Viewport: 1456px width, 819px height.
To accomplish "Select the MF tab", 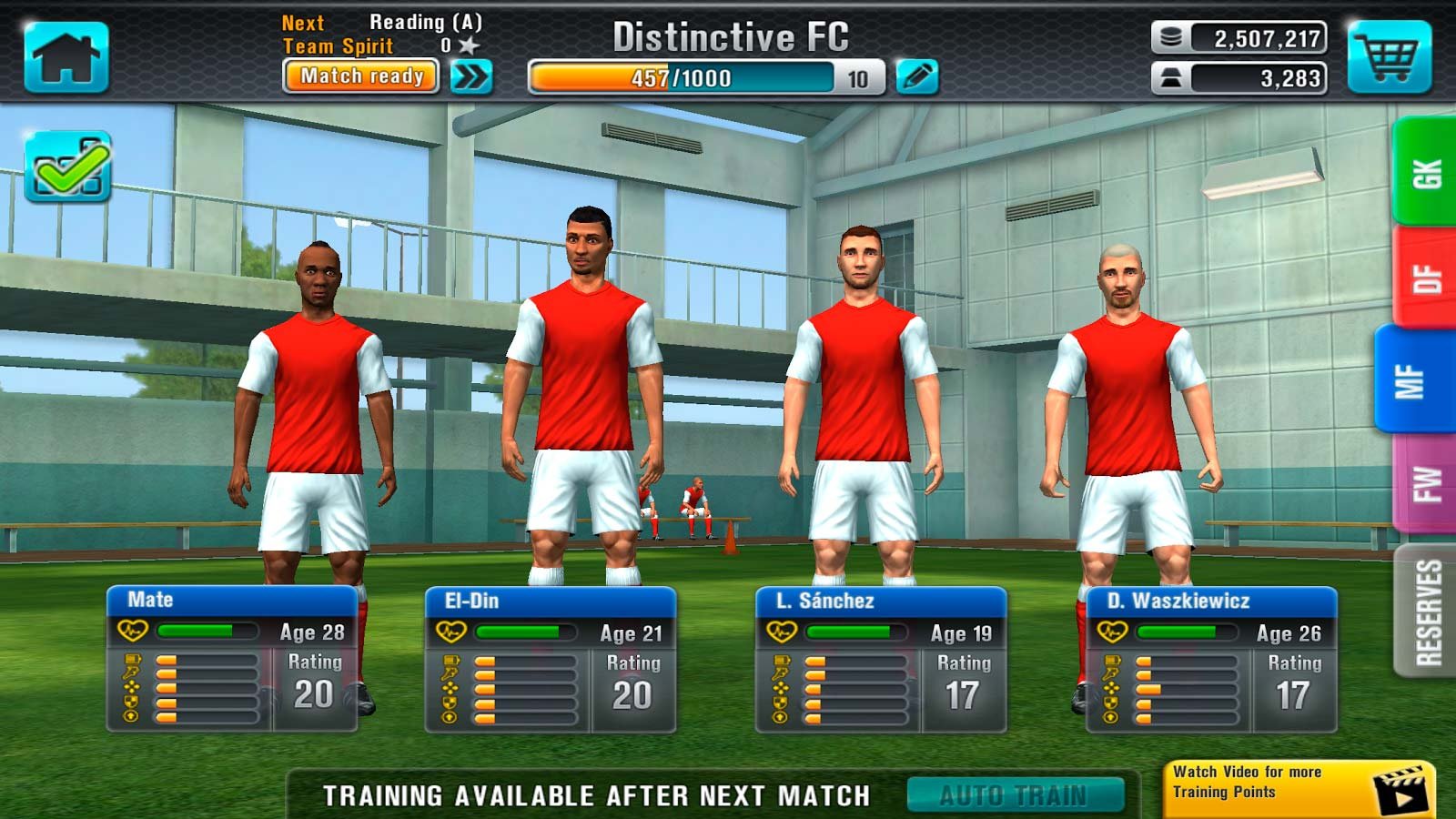I will (1413, 380).
